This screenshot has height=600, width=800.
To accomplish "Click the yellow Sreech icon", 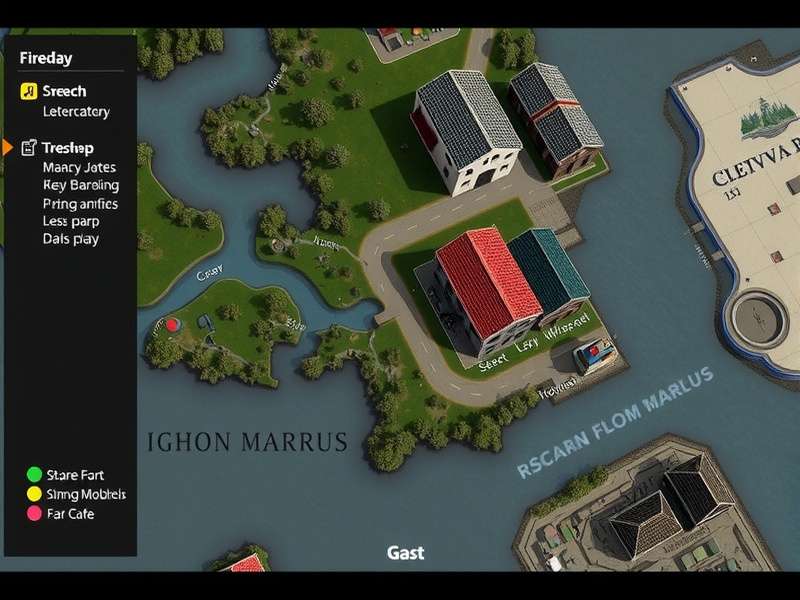I will pyautogui.click(x=28, y=92).
